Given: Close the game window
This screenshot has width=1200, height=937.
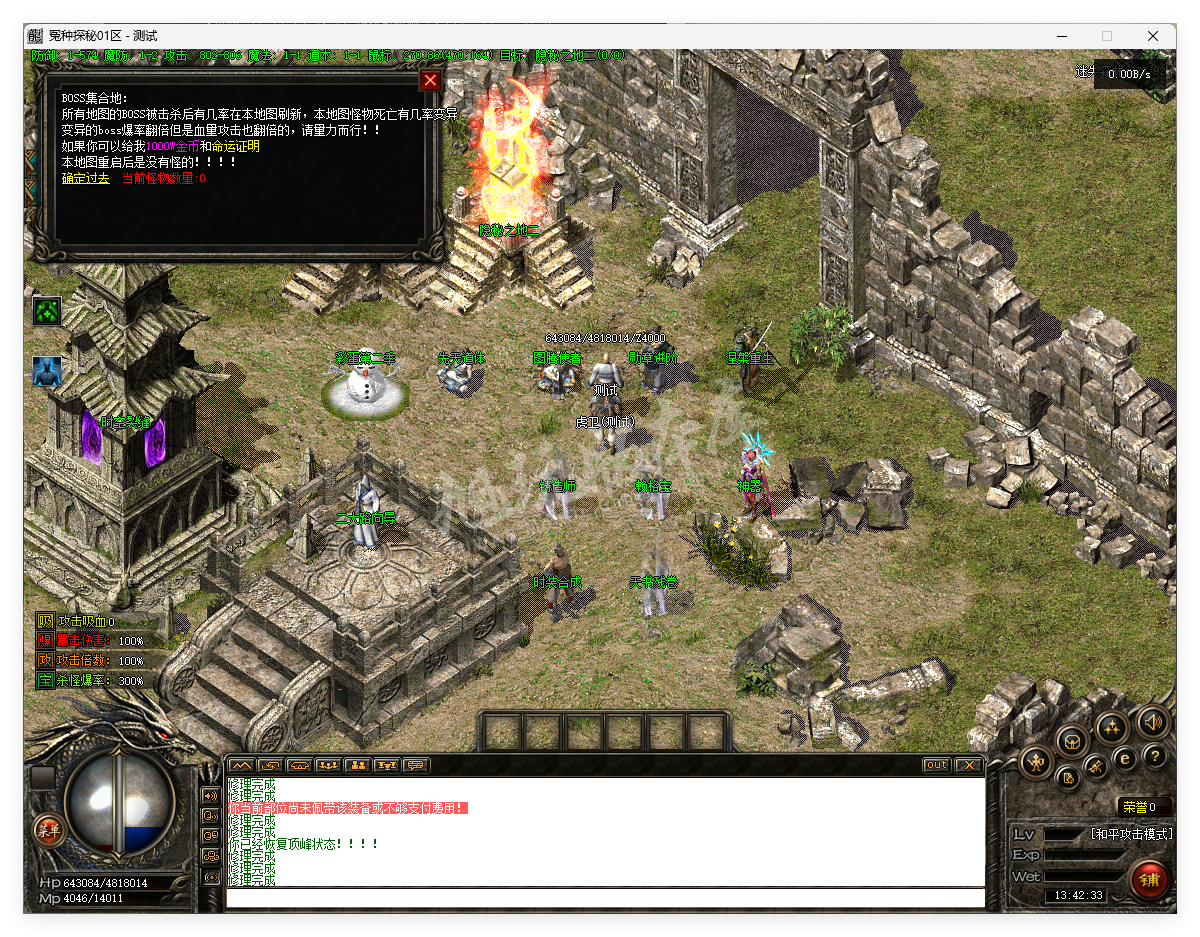Looking at the screenshot, I should click(x=1153, y=36).
